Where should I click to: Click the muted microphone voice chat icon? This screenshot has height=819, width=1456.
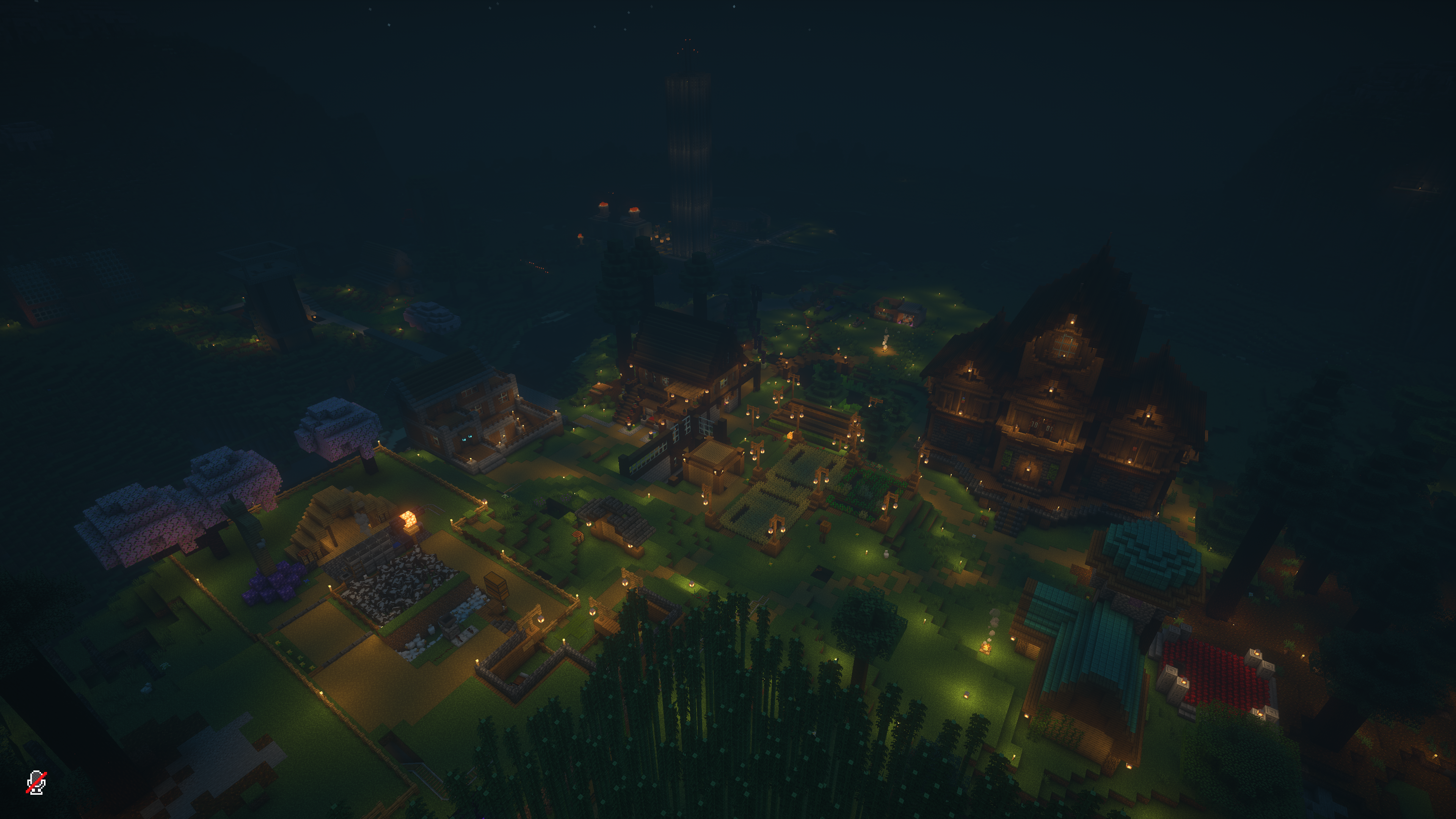(x=36, y=782)
